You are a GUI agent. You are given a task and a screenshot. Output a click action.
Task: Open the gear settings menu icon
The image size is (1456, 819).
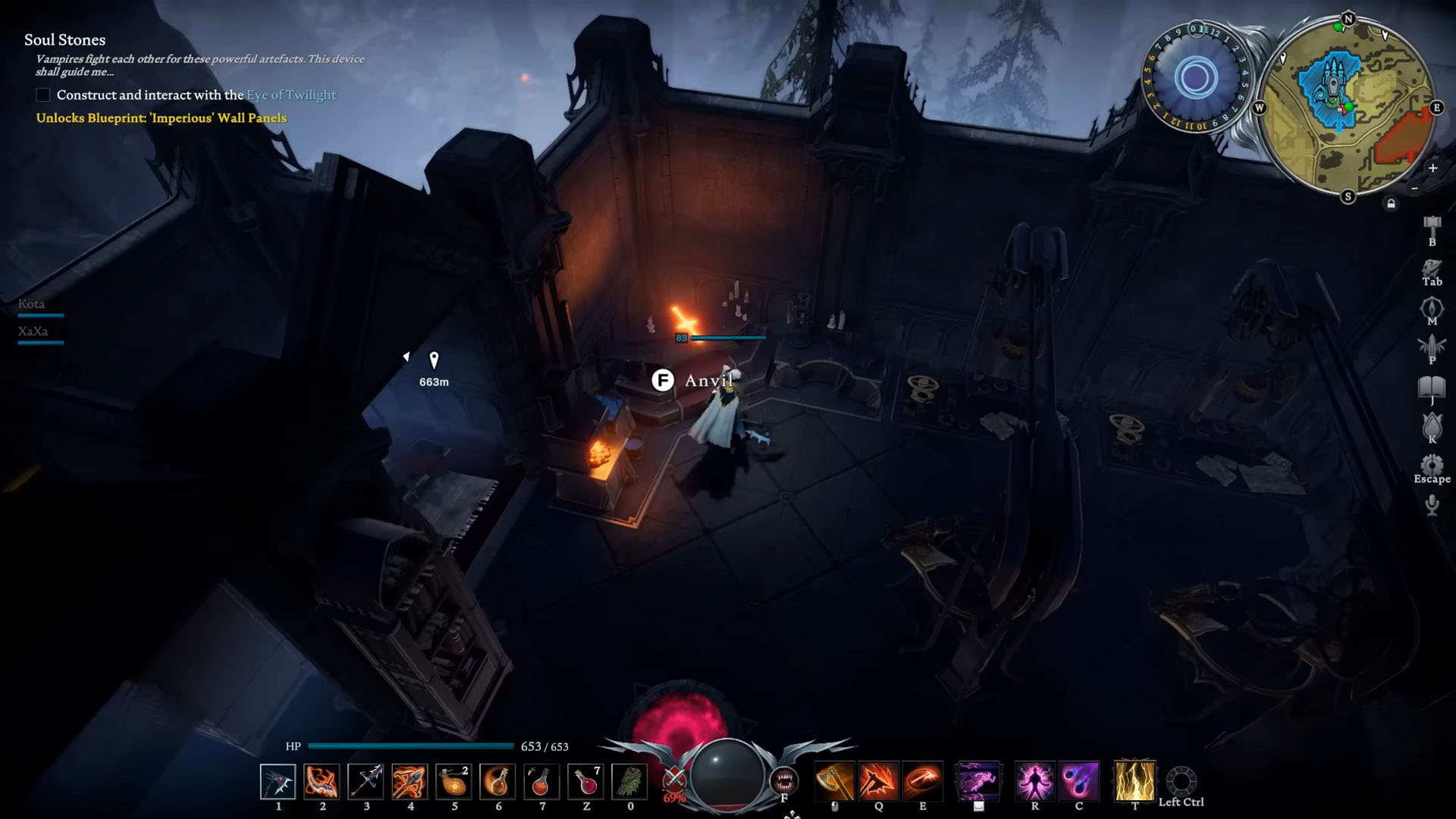click(x=1432, y=465)
